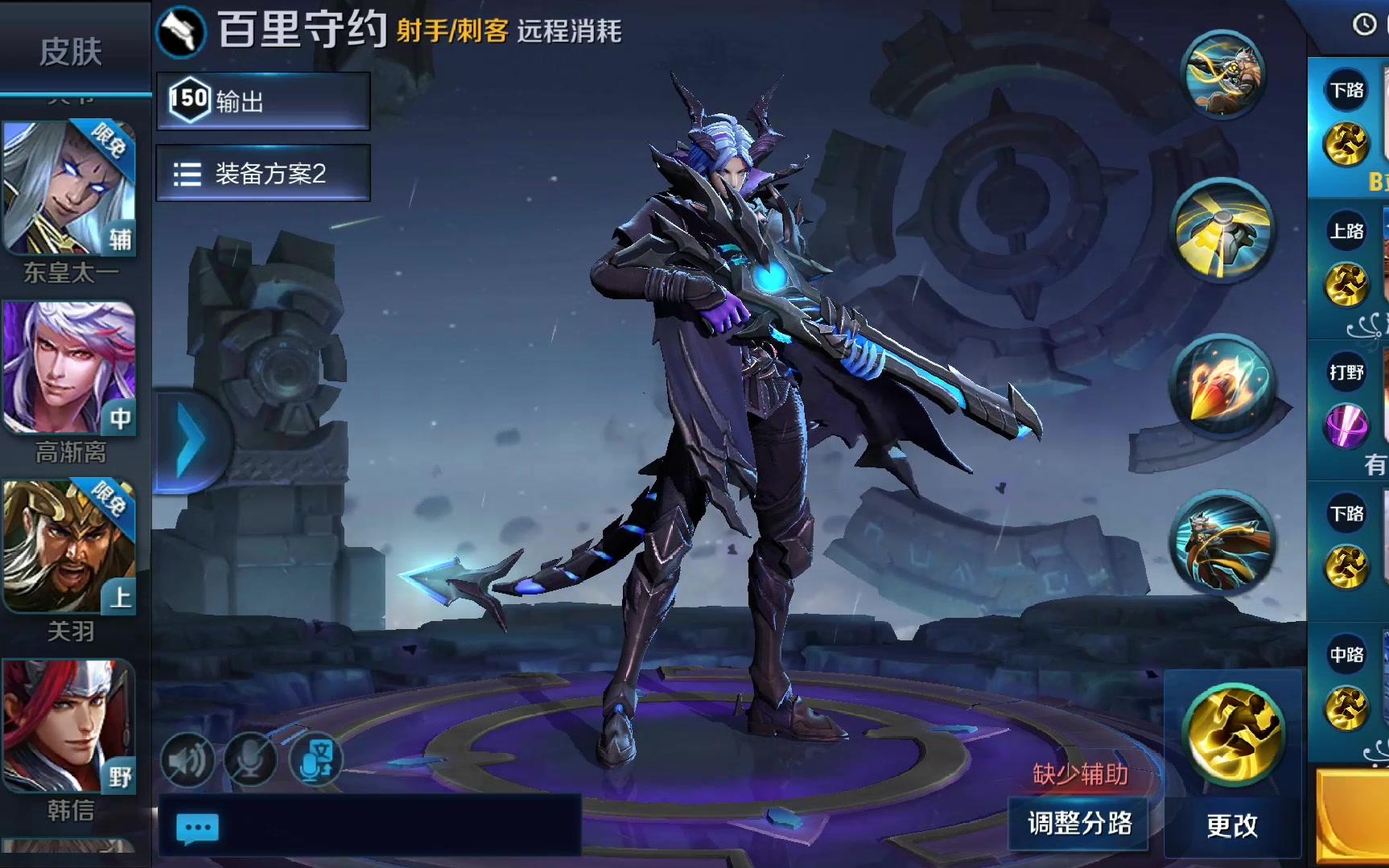1389x868 pixels.
Task: View the yellow spinning trap skill icon
Action: [x=1222, y=230]
